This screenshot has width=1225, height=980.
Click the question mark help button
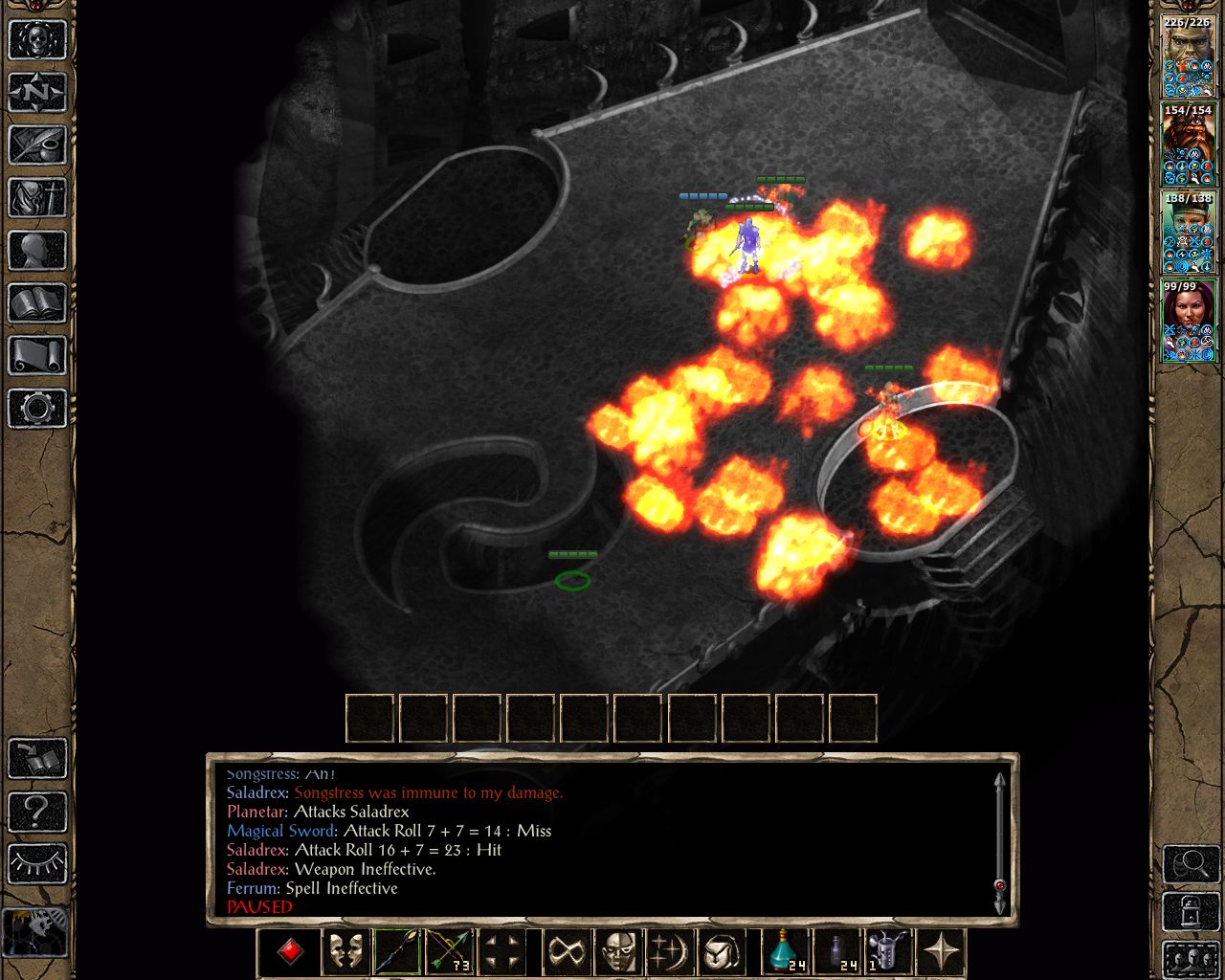click(x=37, y=812)
